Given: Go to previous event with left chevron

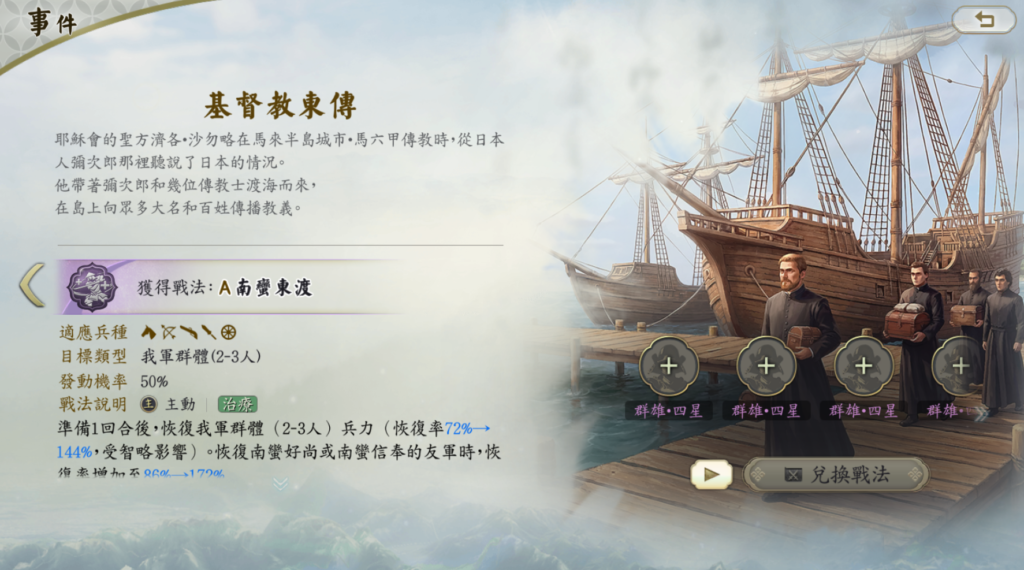Looking at the screenshot, I should (31, 286).
